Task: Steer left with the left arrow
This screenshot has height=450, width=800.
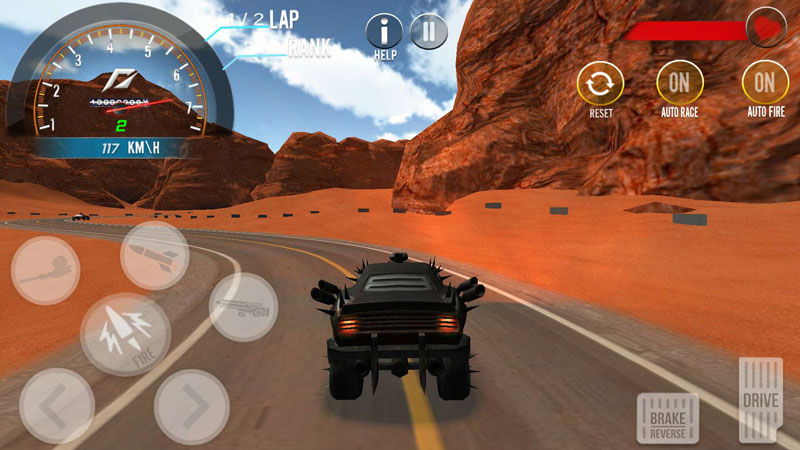Action: (56, 405)
